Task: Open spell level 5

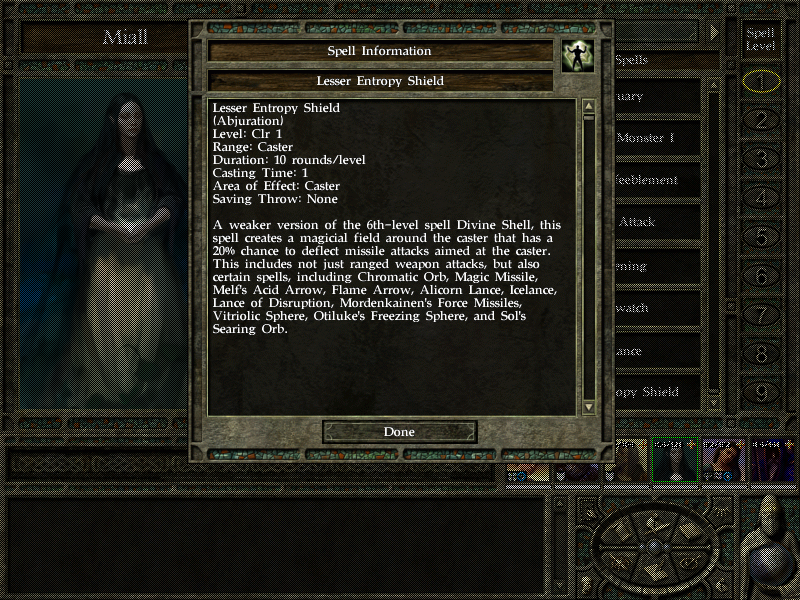Action: pos(762,237)
